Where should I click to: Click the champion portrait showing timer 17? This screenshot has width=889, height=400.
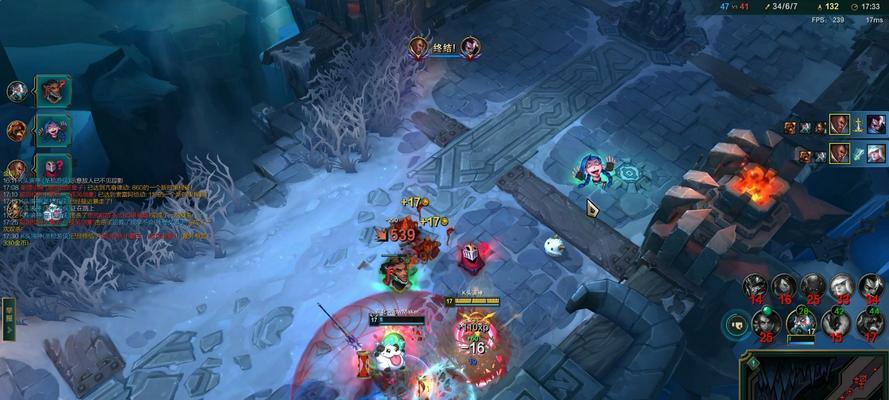tap(871, 322)
